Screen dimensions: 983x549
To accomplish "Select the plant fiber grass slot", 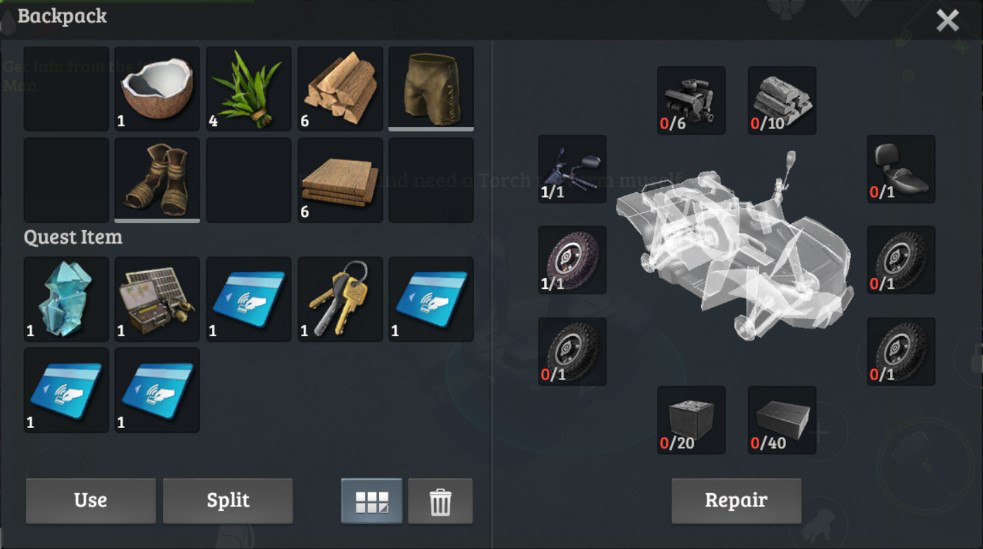I will coord(249,89).
